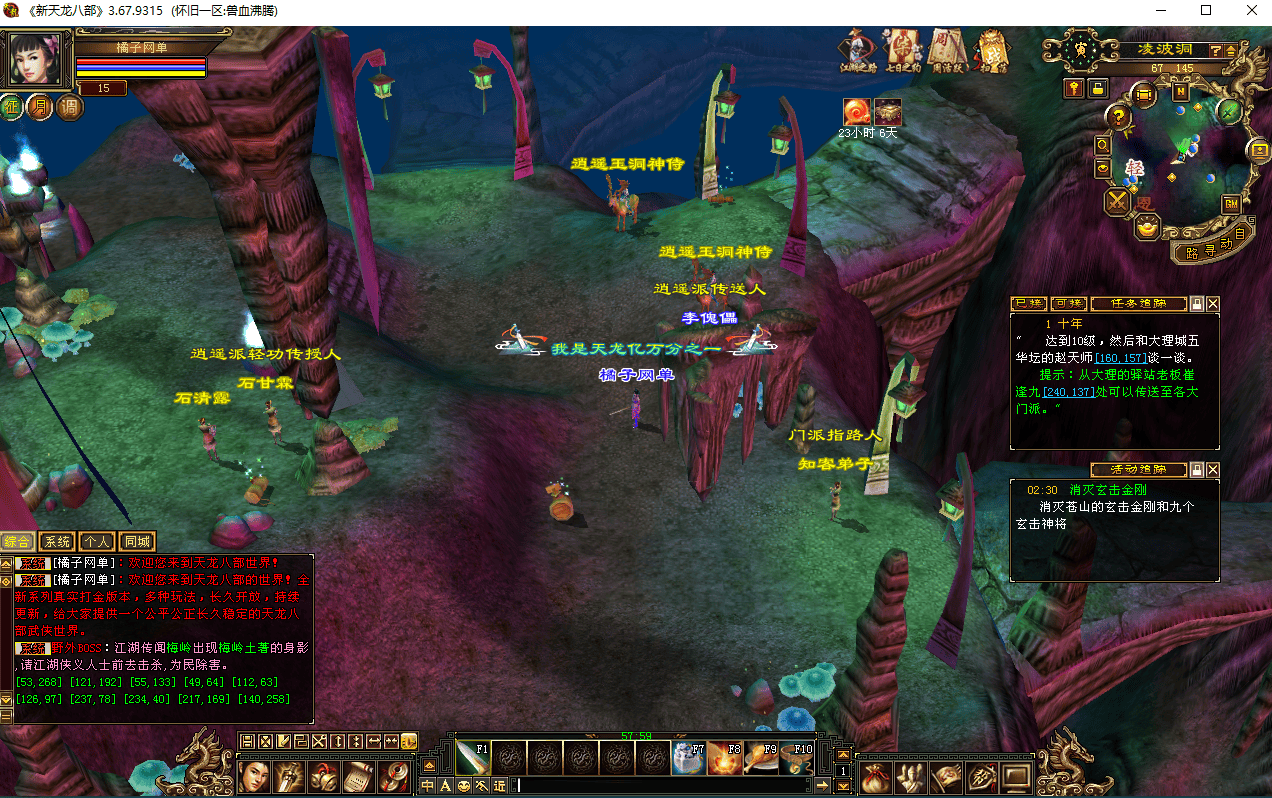Screen dimensions: 1272x798
Task: Switch to the 个人 chat tab
Action: (x=96, y=542)
